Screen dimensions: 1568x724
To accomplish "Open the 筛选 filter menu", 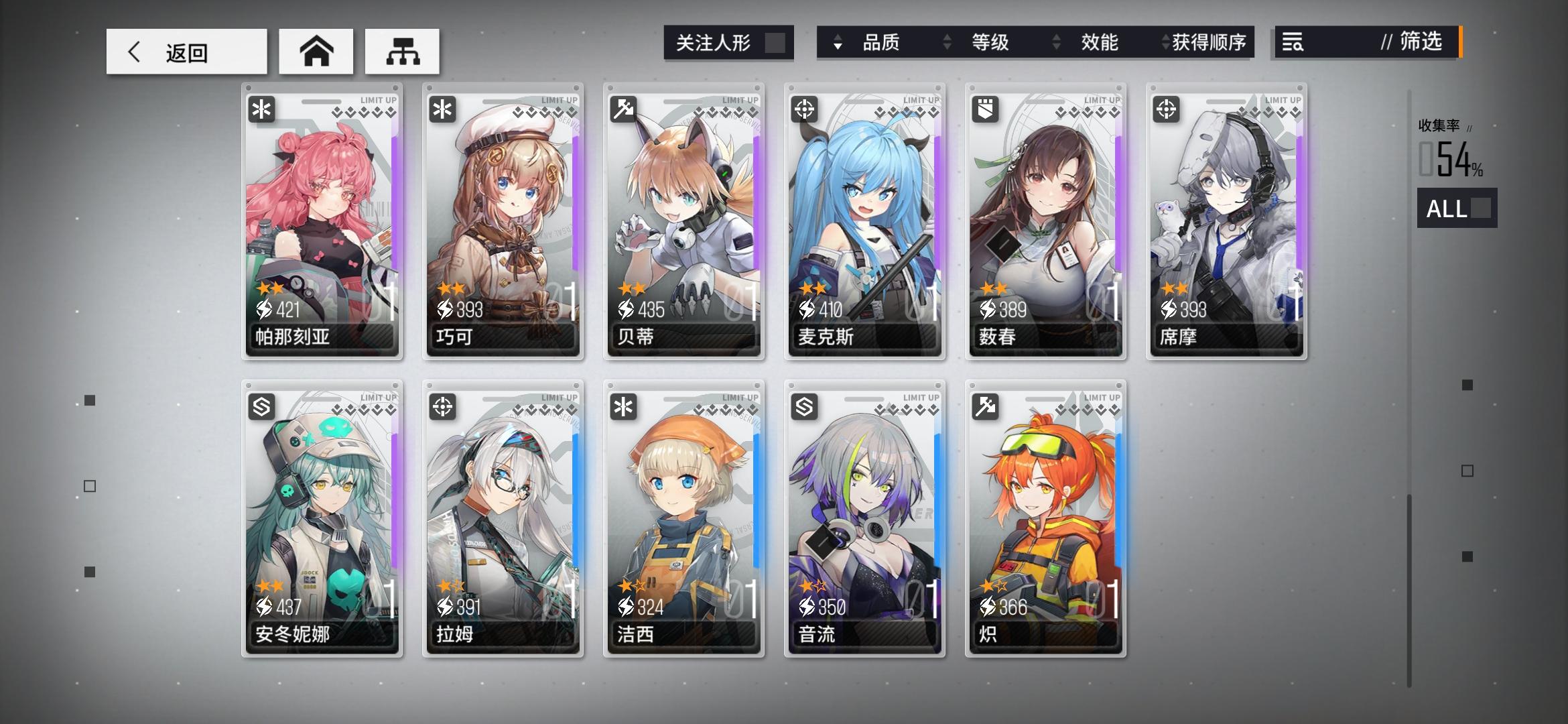I will [1421, 43].
